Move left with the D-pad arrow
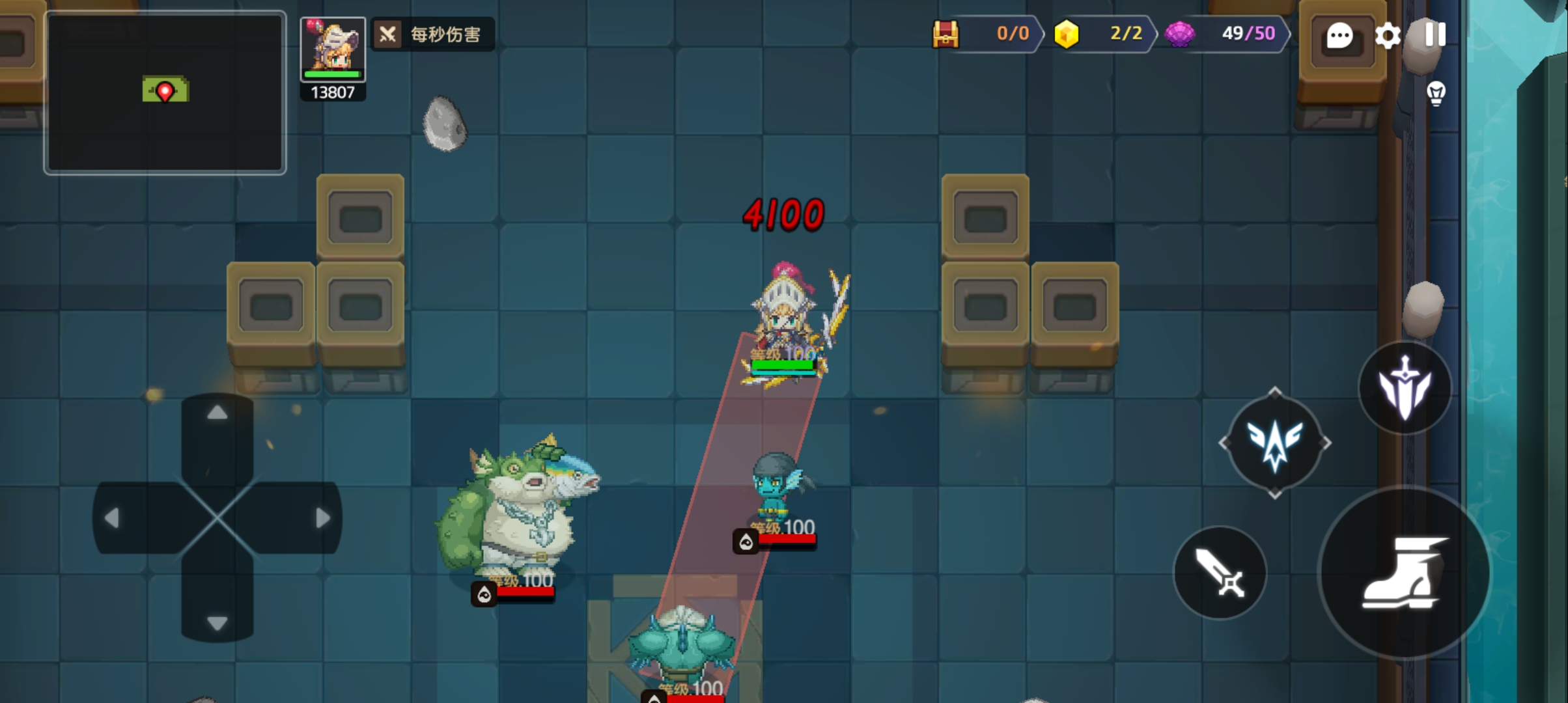 point(113,518)
